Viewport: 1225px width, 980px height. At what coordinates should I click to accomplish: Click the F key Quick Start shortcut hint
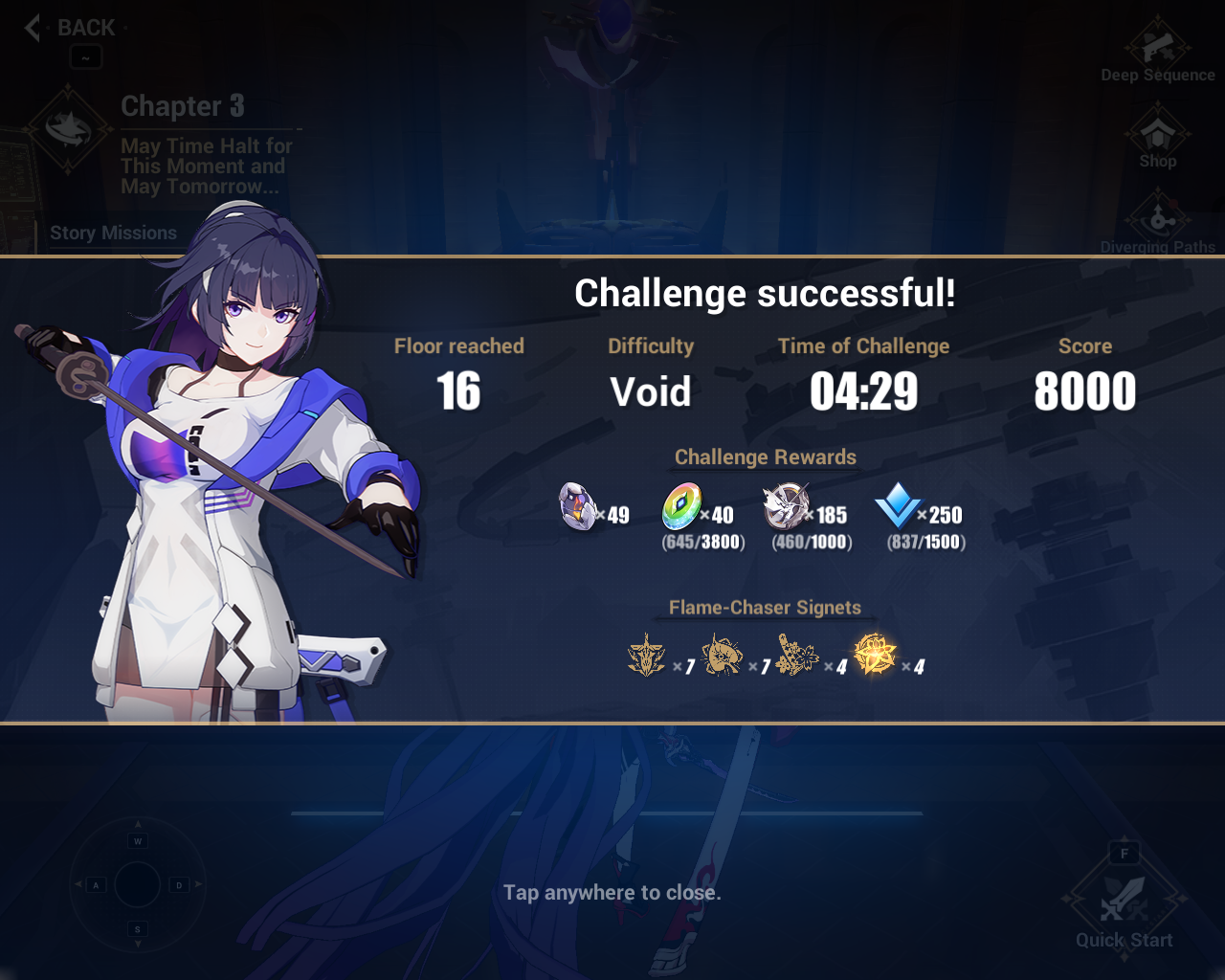click(x=1124, y=853)
